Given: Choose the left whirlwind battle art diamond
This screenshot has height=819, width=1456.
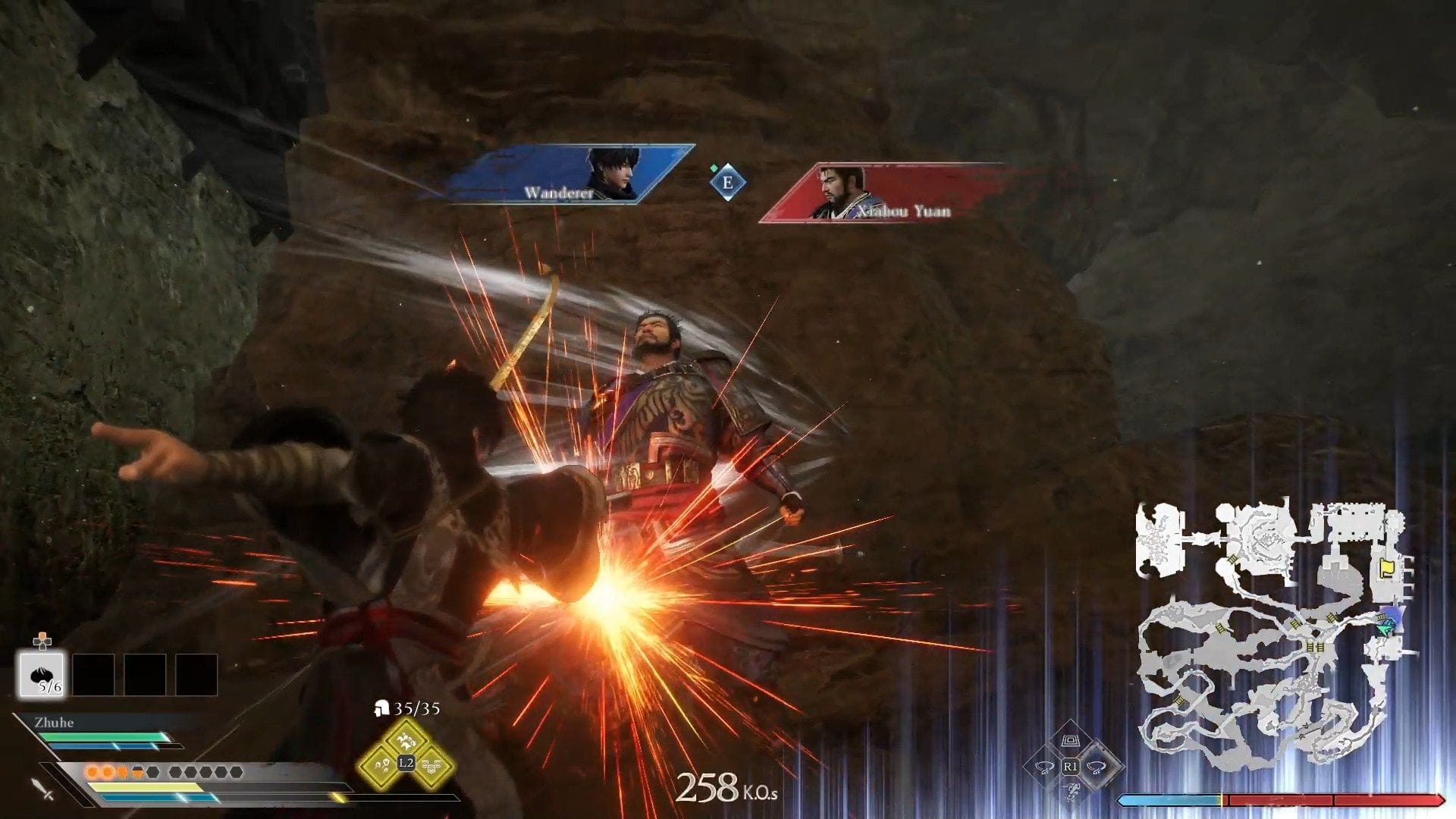Looking at the screenshot, I should tap(1043, 767).
